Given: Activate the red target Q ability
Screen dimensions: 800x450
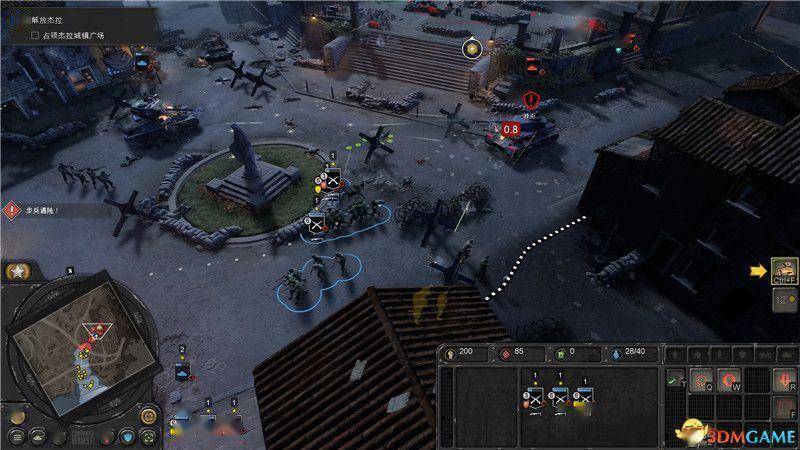Looking at the screenshot, I should coord(703,378).
